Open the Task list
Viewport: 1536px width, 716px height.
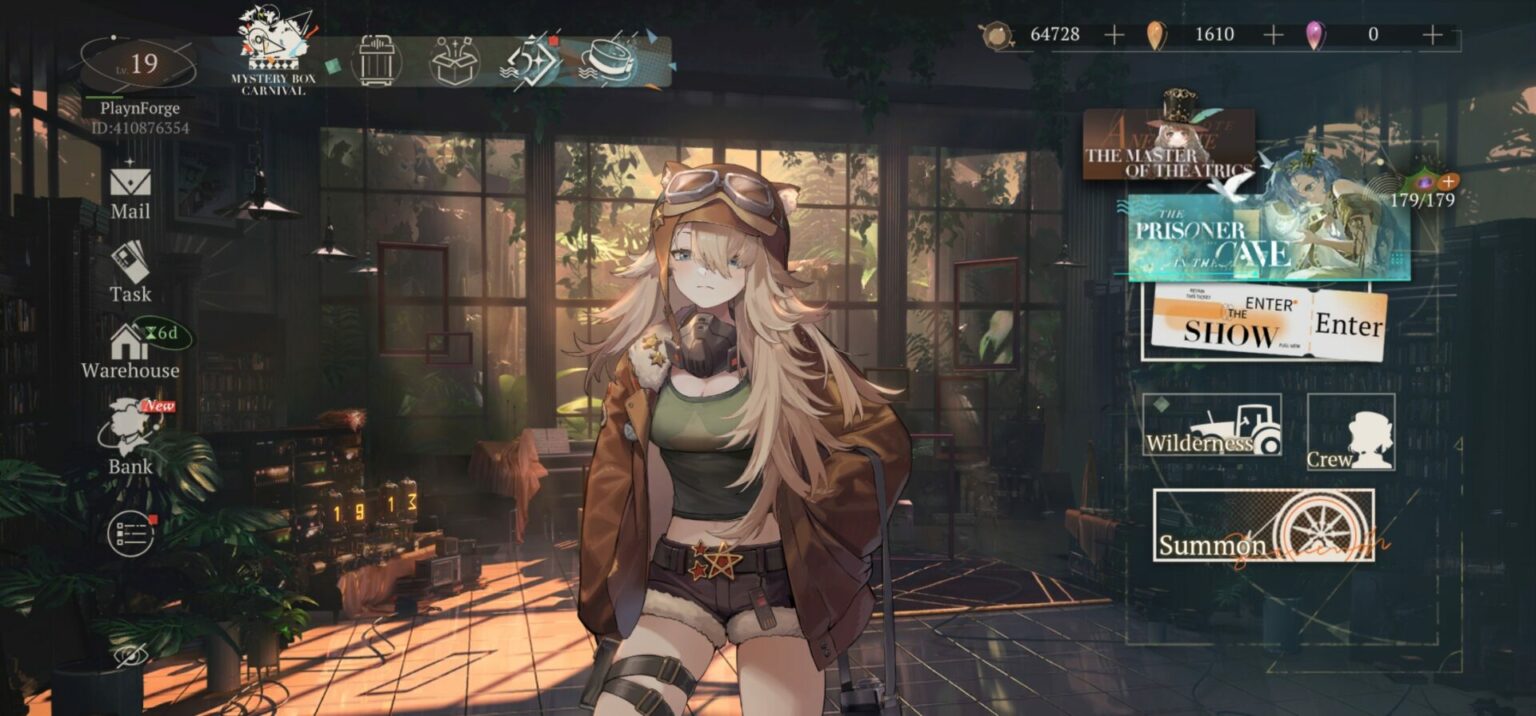pos(130,272)
